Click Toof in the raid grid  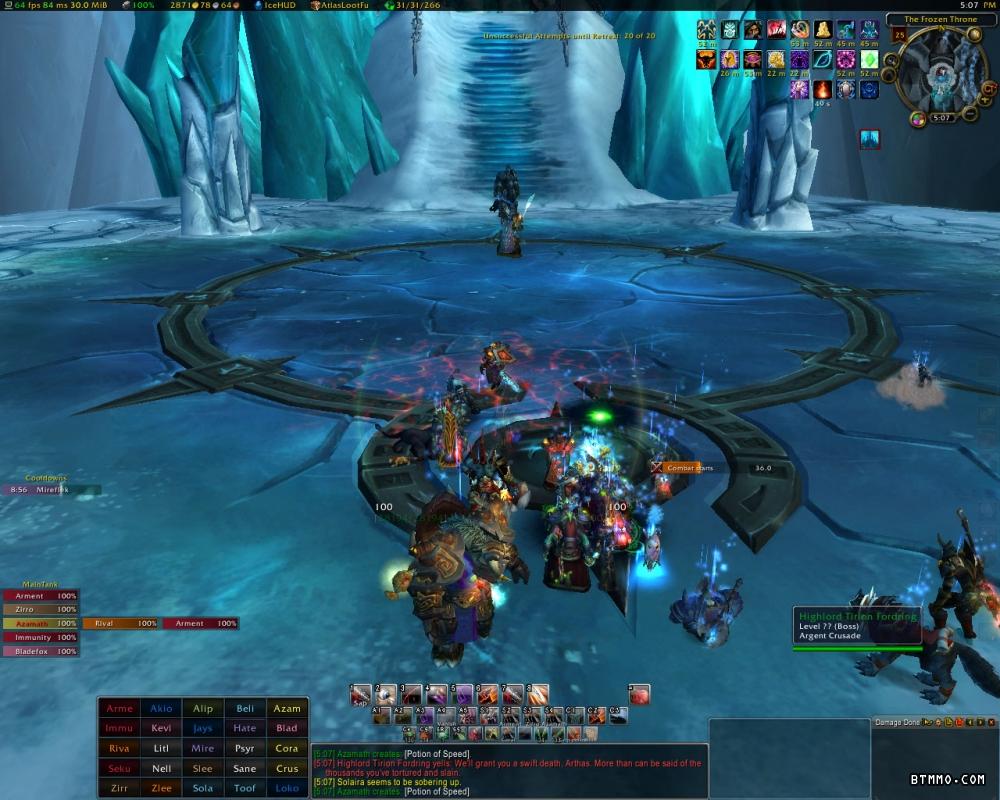[245, 788]
